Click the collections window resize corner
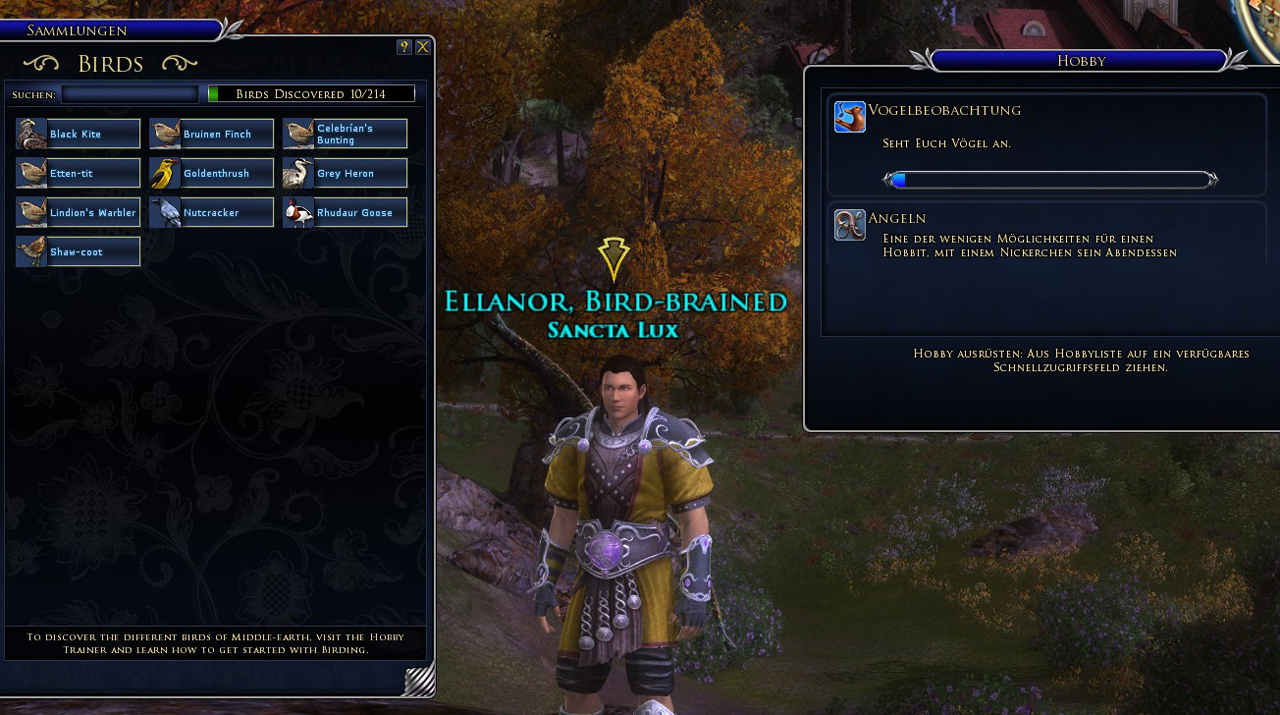Image resolution: width=1280 pixels, height=715 pixels. pyautogui.click(x=419, y=680)
